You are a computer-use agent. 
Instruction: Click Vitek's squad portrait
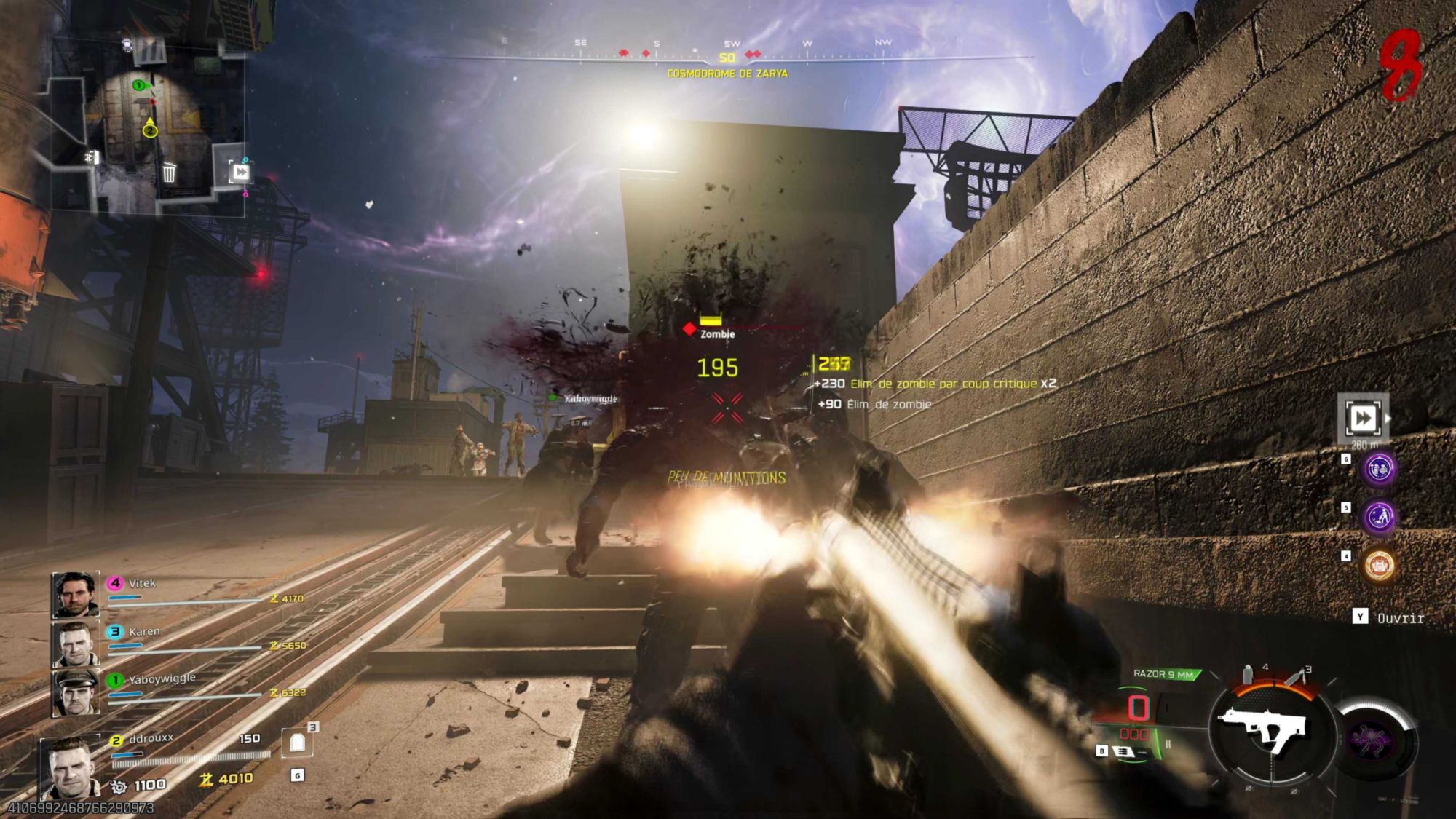75,594
